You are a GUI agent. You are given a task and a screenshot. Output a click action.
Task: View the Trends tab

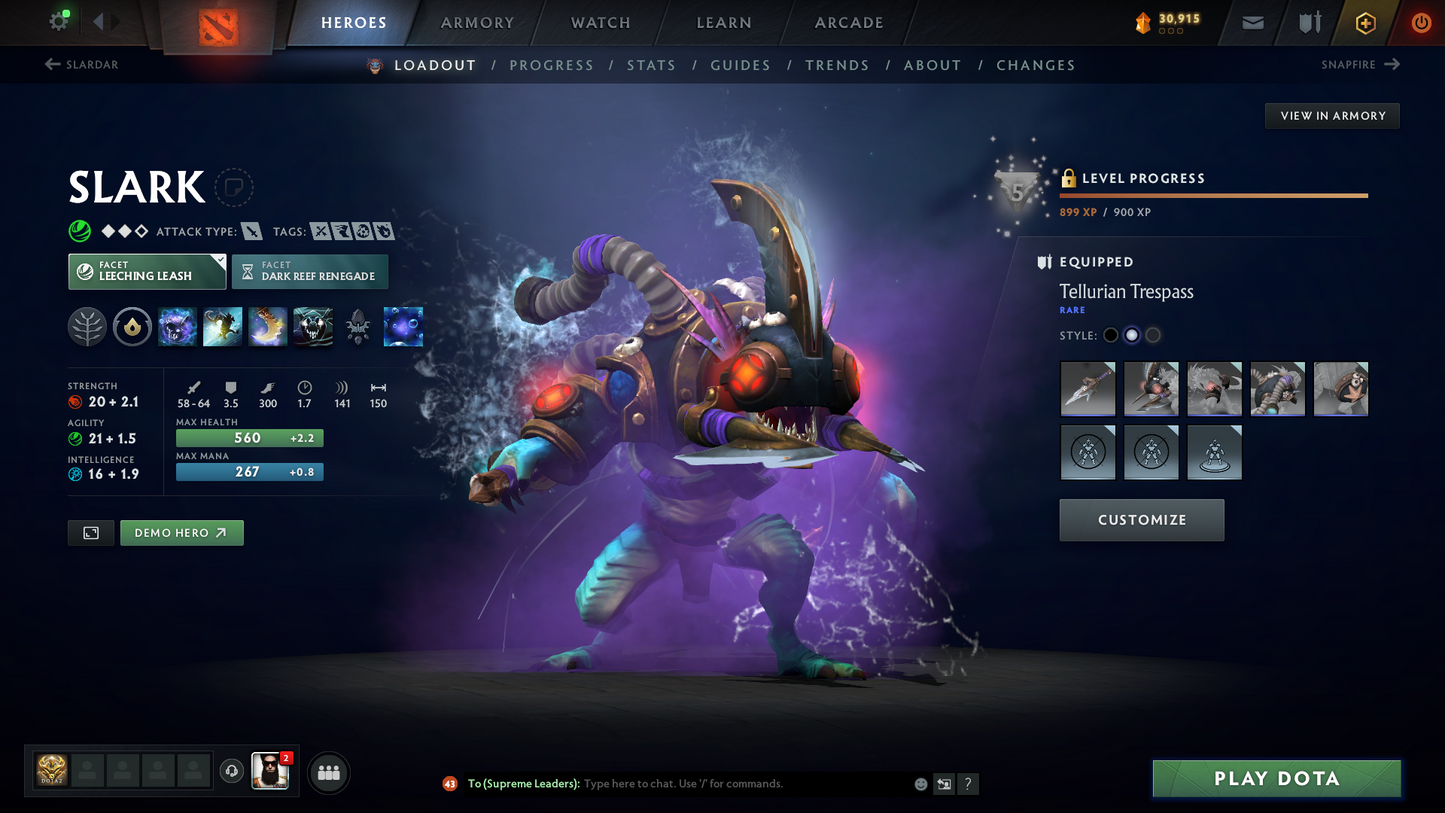click(x=837, y=65)
